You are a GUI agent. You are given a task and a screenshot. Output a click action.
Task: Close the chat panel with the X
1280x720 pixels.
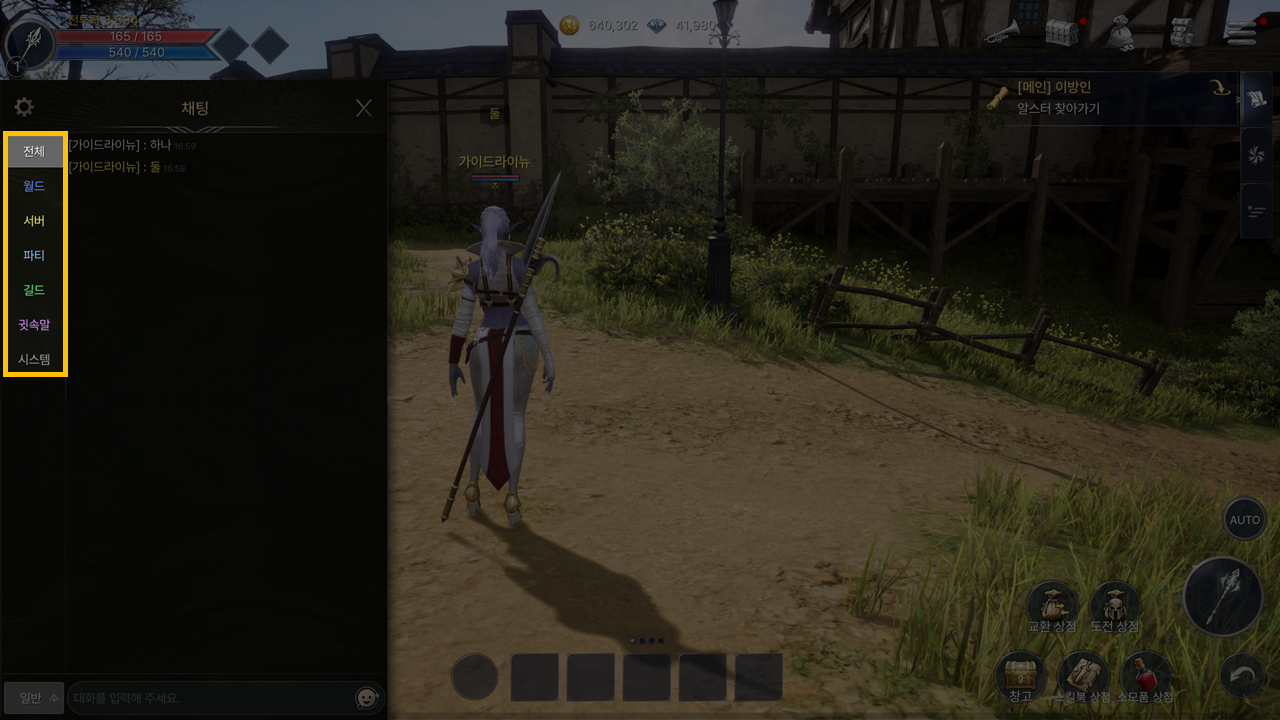pos(364,108)
